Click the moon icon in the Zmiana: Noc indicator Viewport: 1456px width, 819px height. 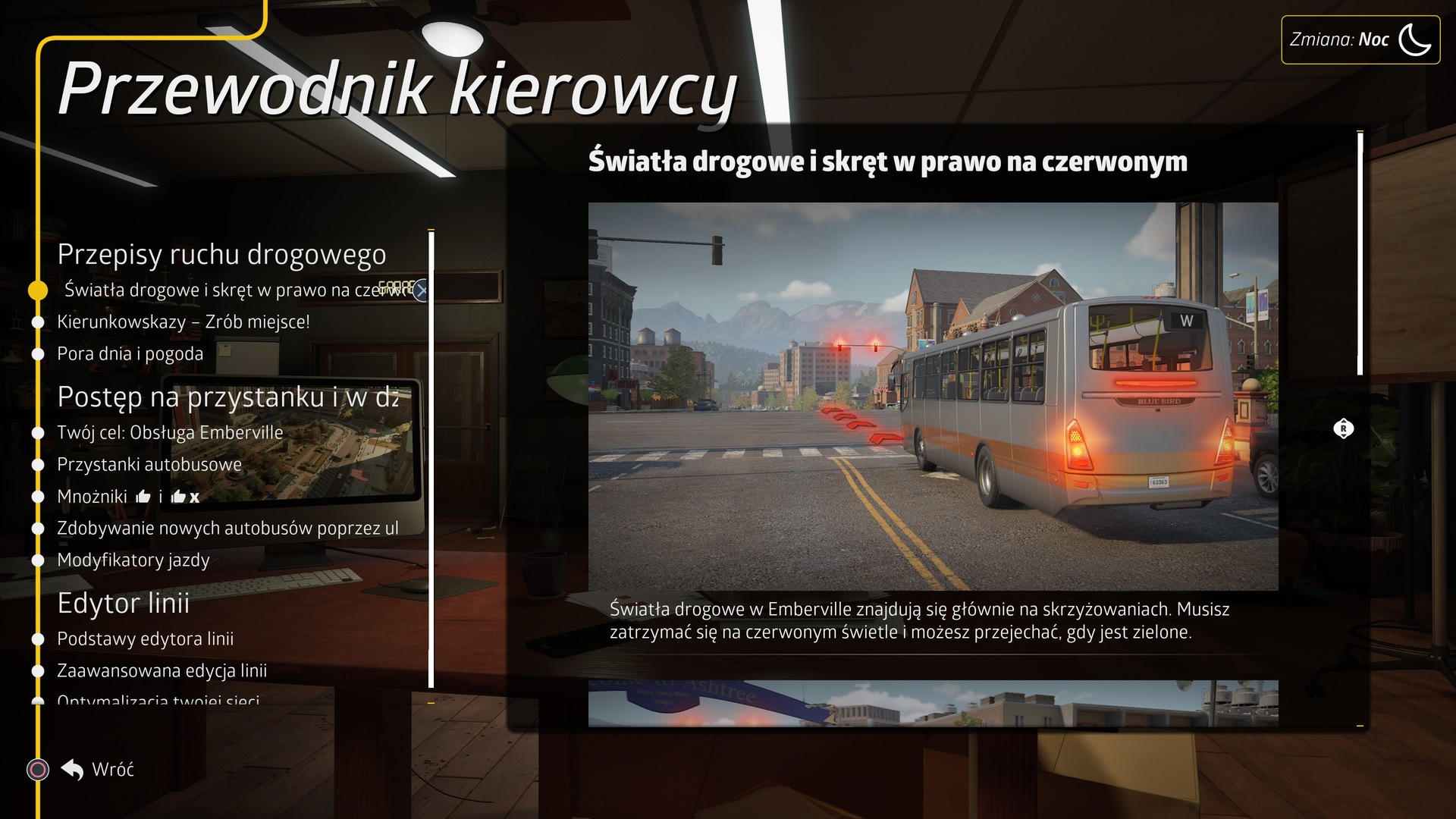[1415, 39]
